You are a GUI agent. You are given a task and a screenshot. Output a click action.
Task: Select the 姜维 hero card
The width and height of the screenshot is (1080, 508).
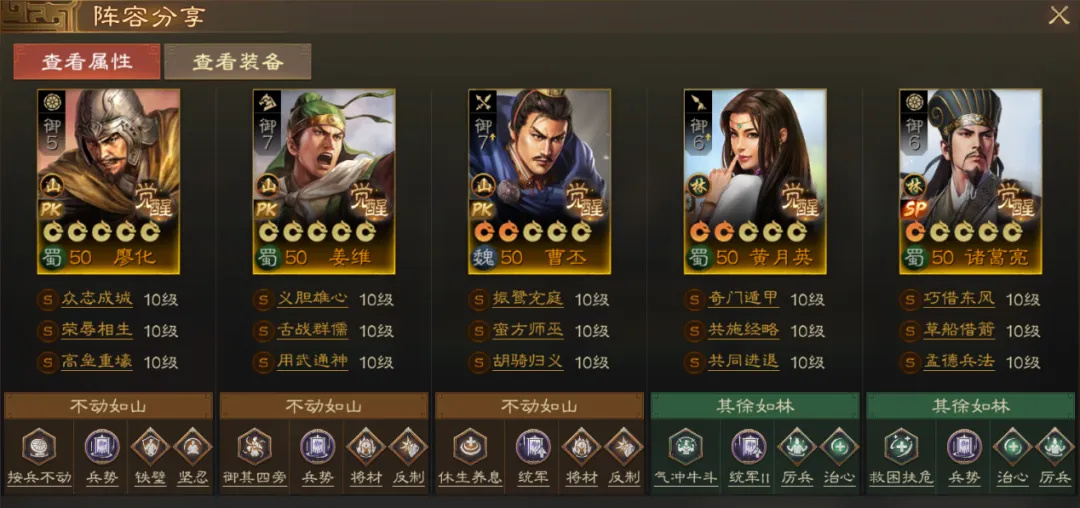324,180
